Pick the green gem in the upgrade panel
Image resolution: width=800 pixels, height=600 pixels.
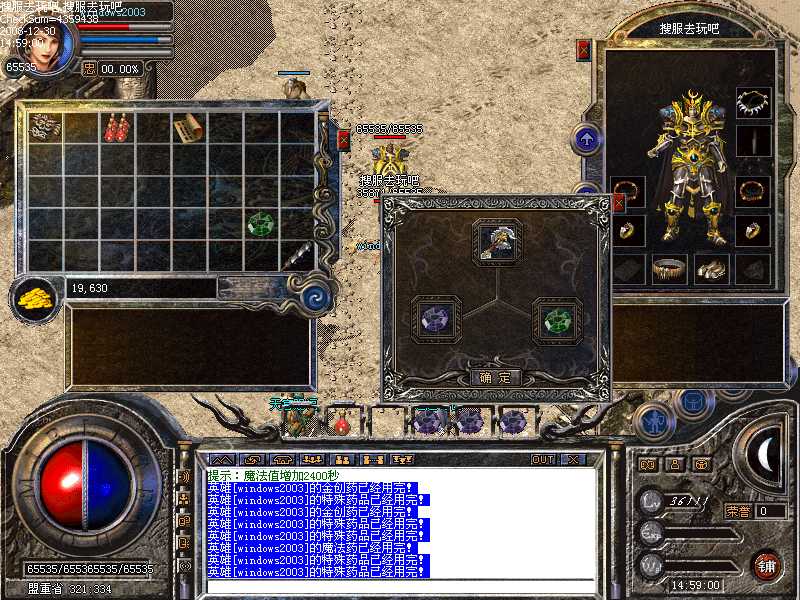[555, 321]
